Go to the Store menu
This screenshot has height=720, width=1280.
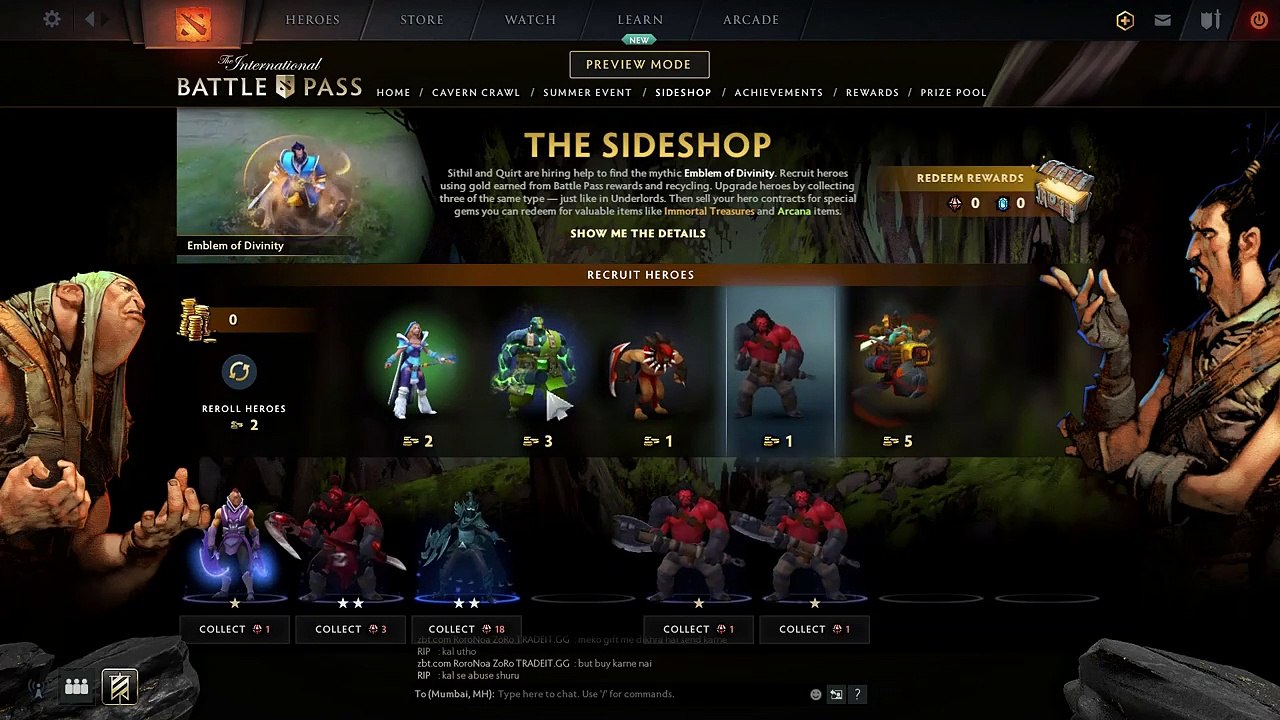(422, 19)
